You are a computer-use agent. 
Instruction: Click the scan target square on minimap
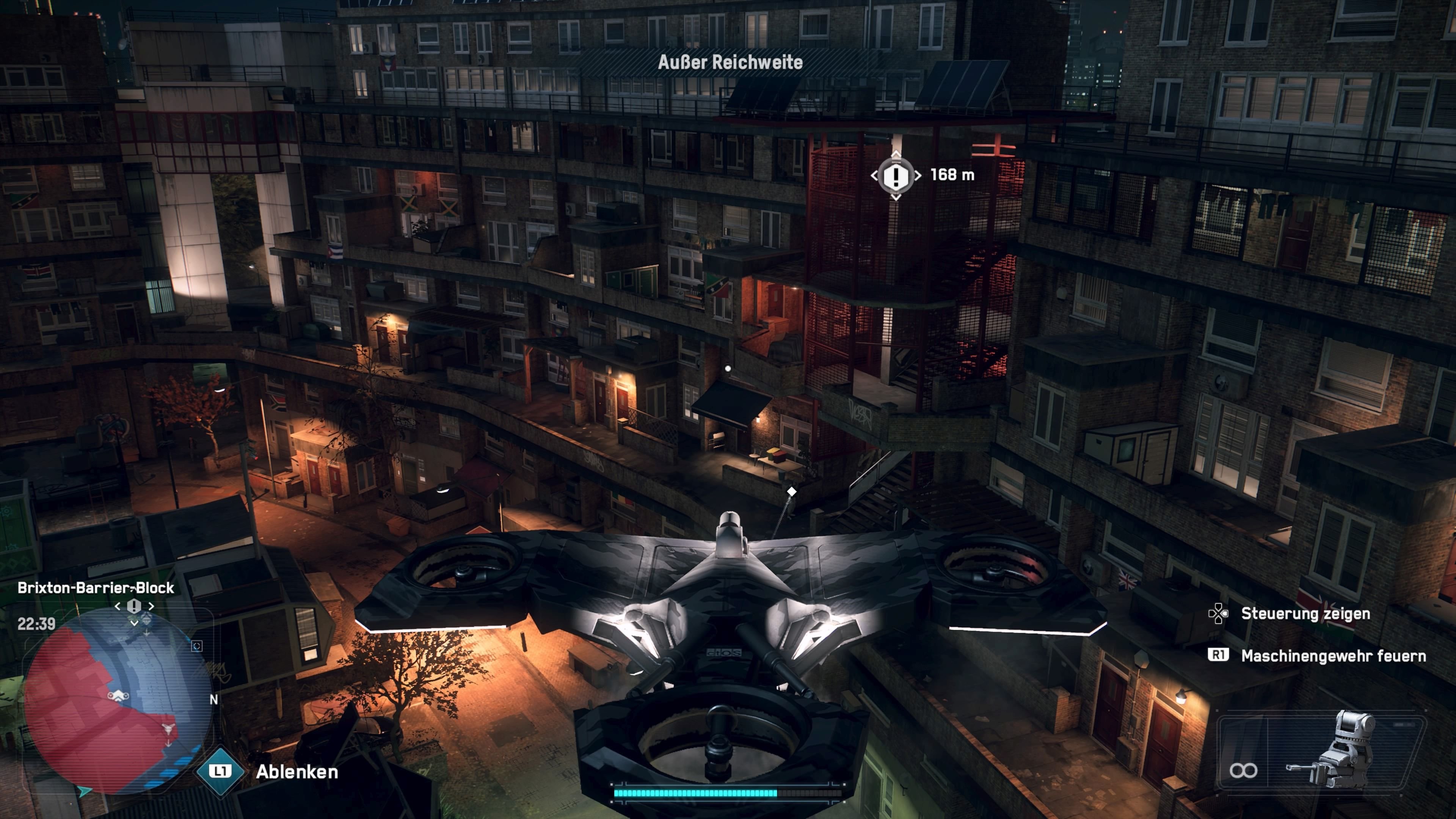pos(197,646)
